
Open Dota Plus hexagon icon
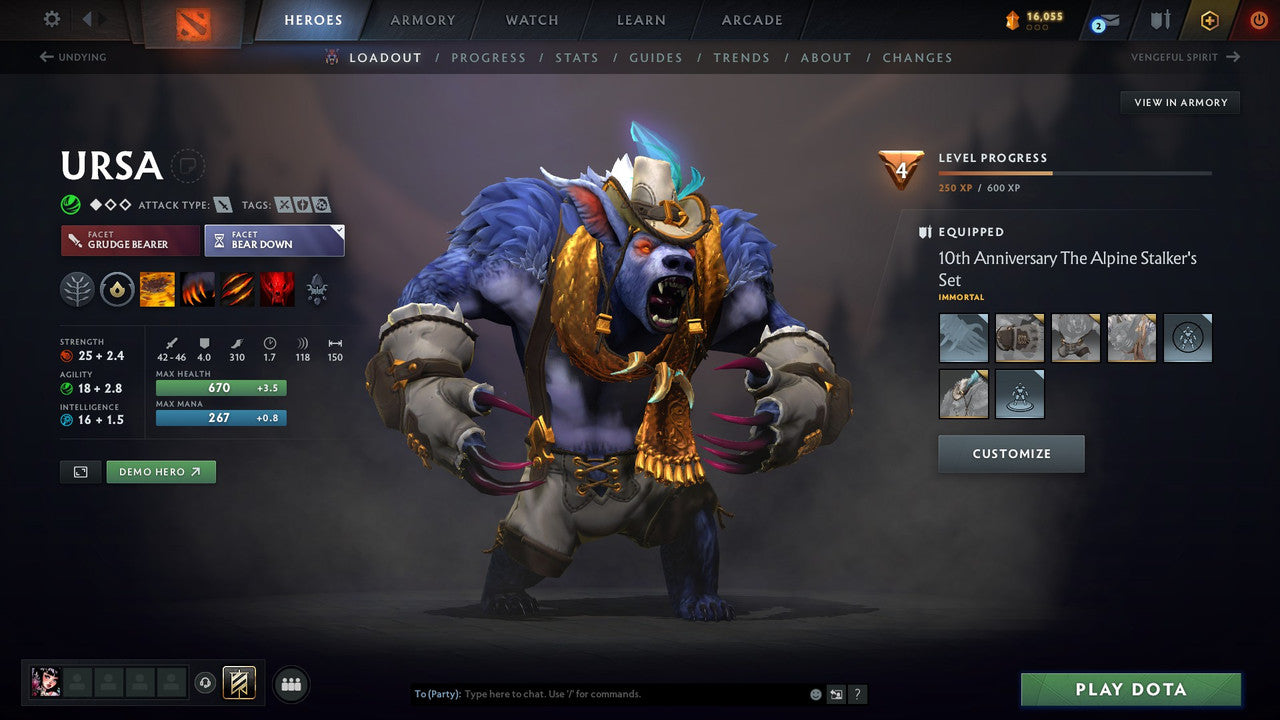click(1209, 20)
